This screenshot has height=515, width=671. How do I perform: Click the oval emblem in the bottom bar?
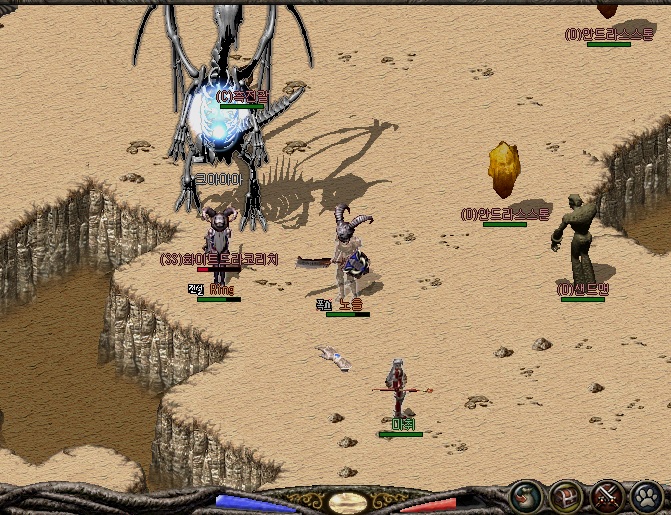click(347, 502)
